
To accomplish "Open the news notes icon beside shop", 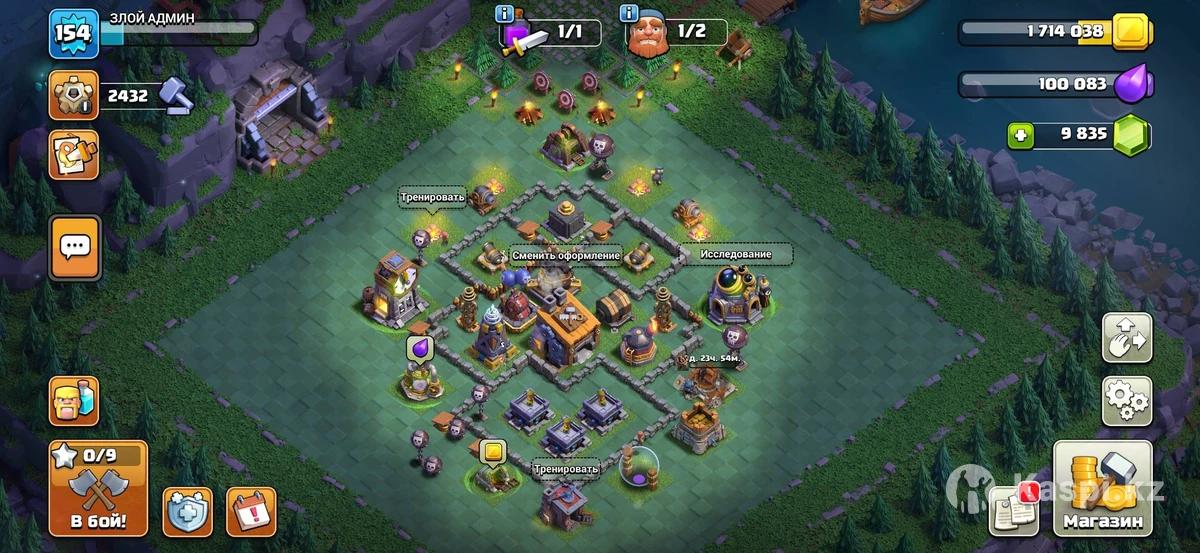I will pyautogui.click(x=1013, y=509).
